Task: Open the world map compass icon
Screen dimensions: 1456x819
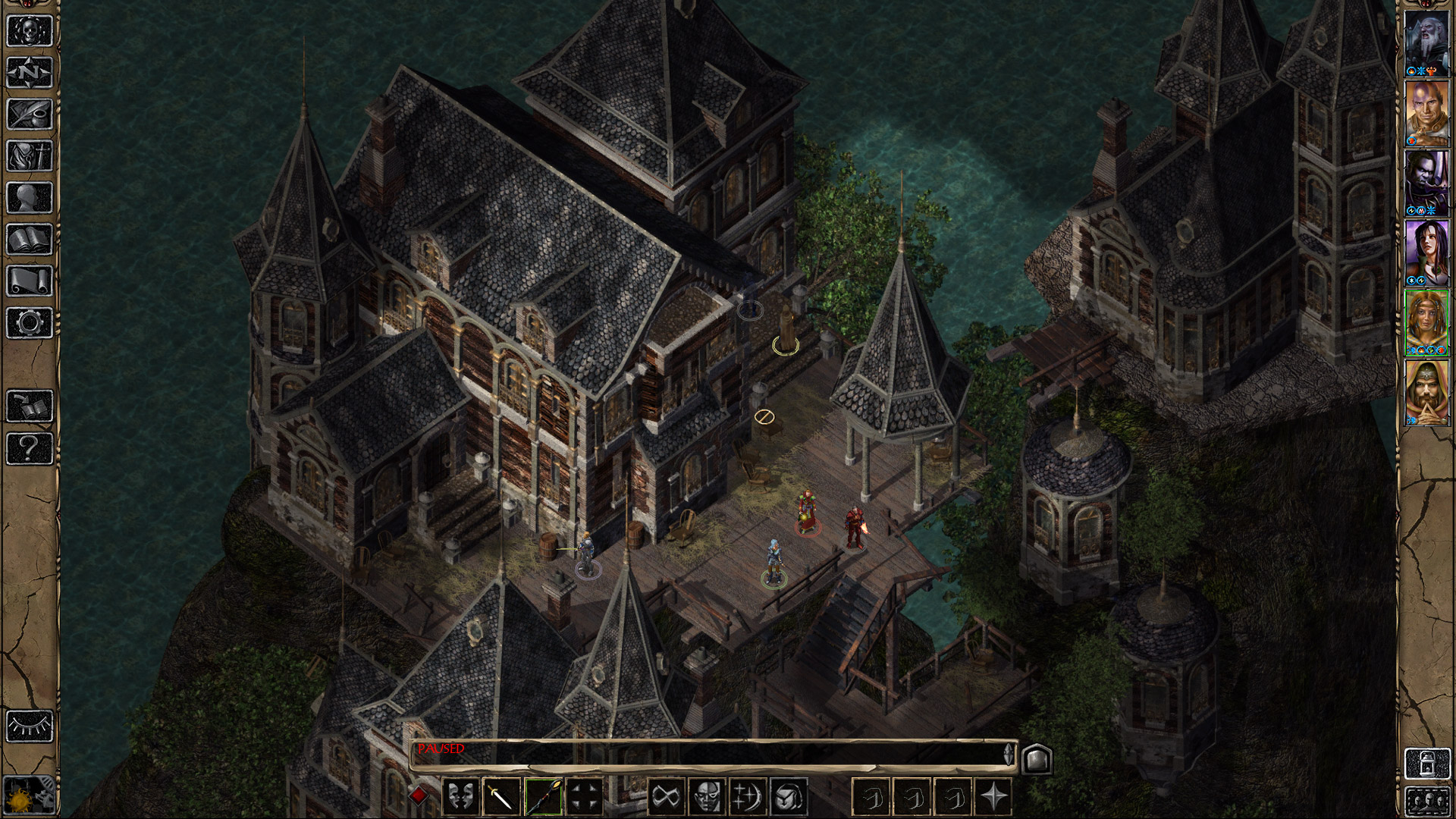Action: tap(29, 70)
